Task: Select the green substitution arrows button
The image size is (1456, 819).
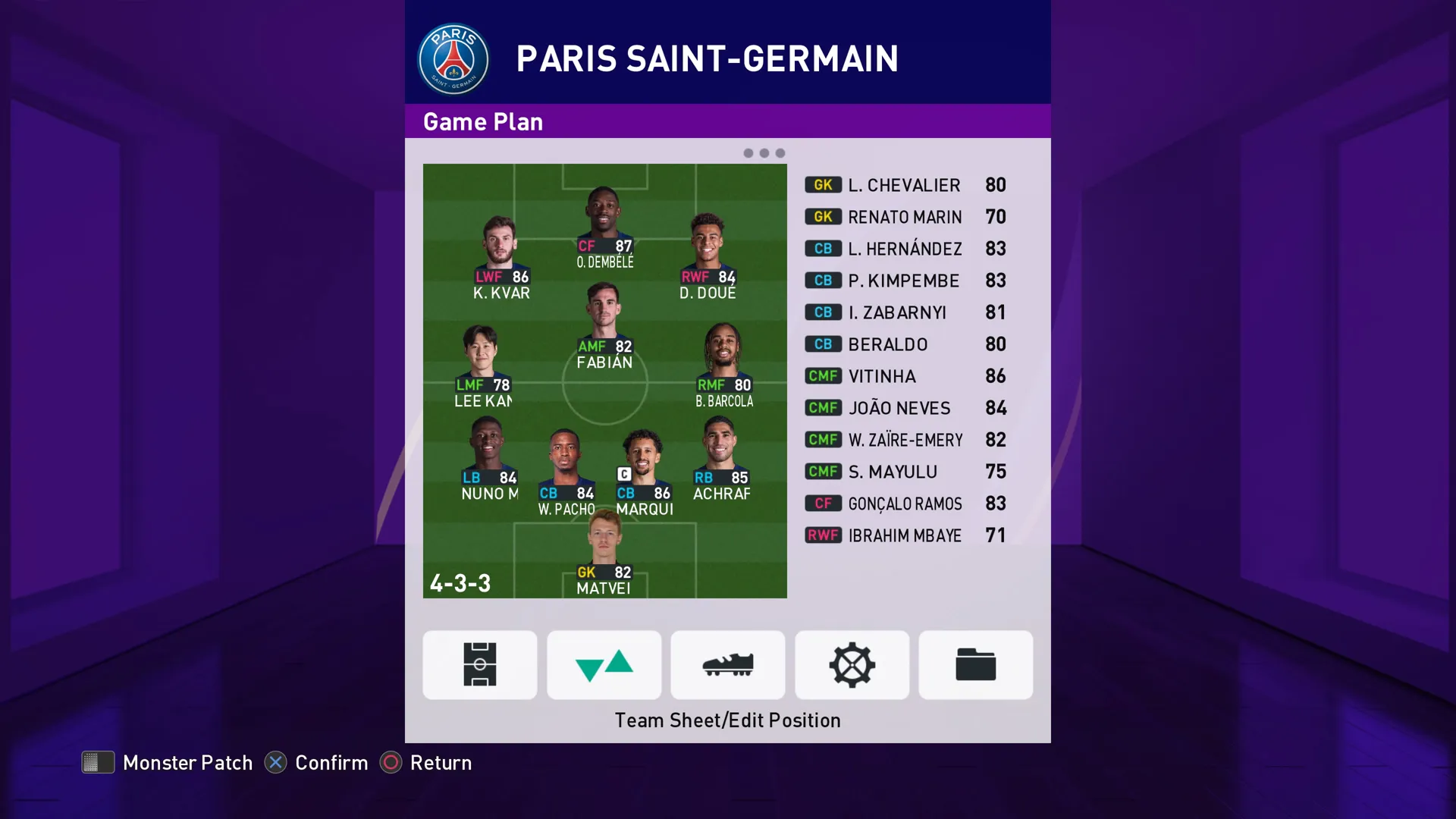Action: [604, 664]
